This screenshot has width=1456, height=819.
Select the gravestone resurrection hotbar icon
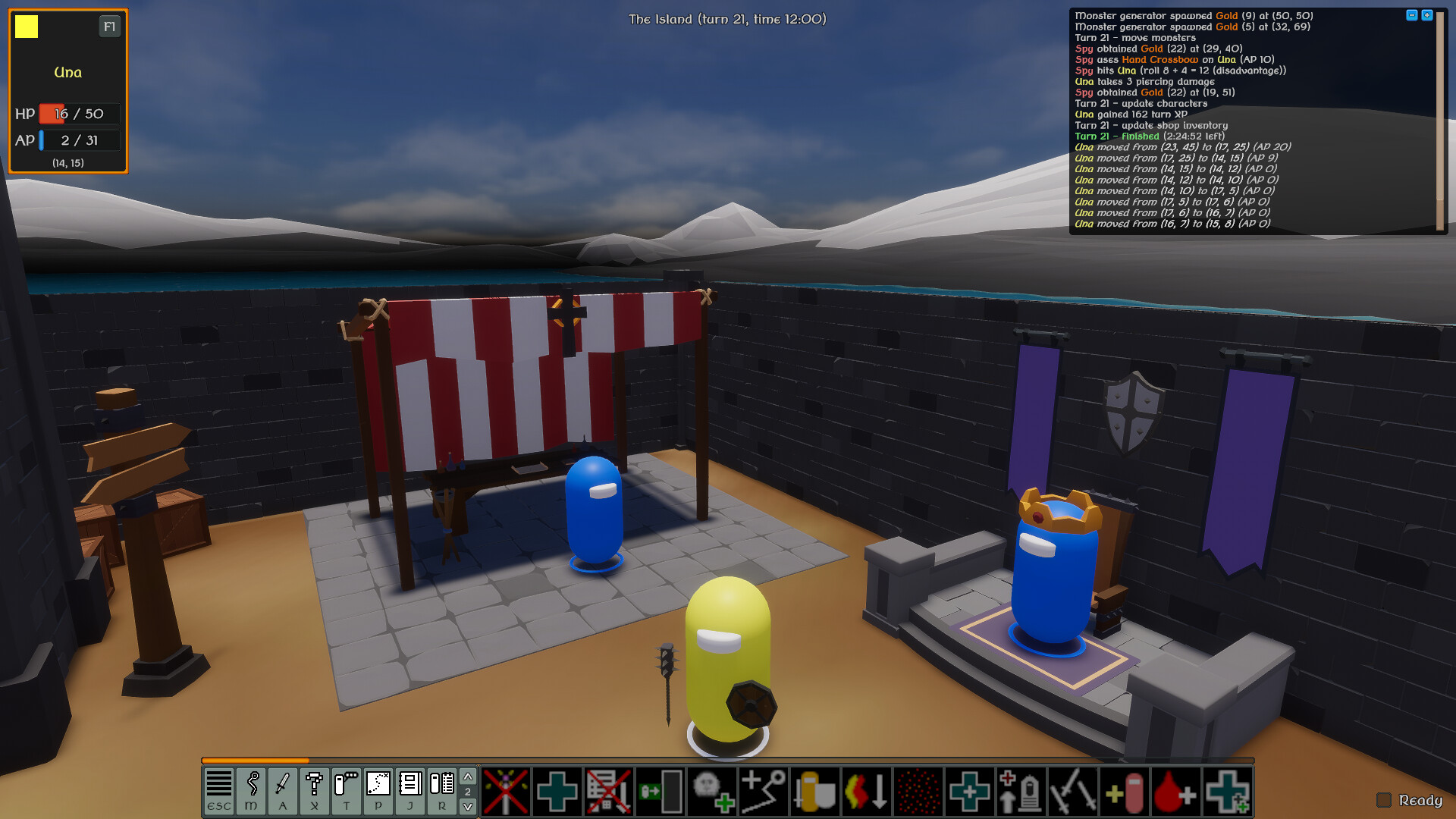coord(1021,792)
